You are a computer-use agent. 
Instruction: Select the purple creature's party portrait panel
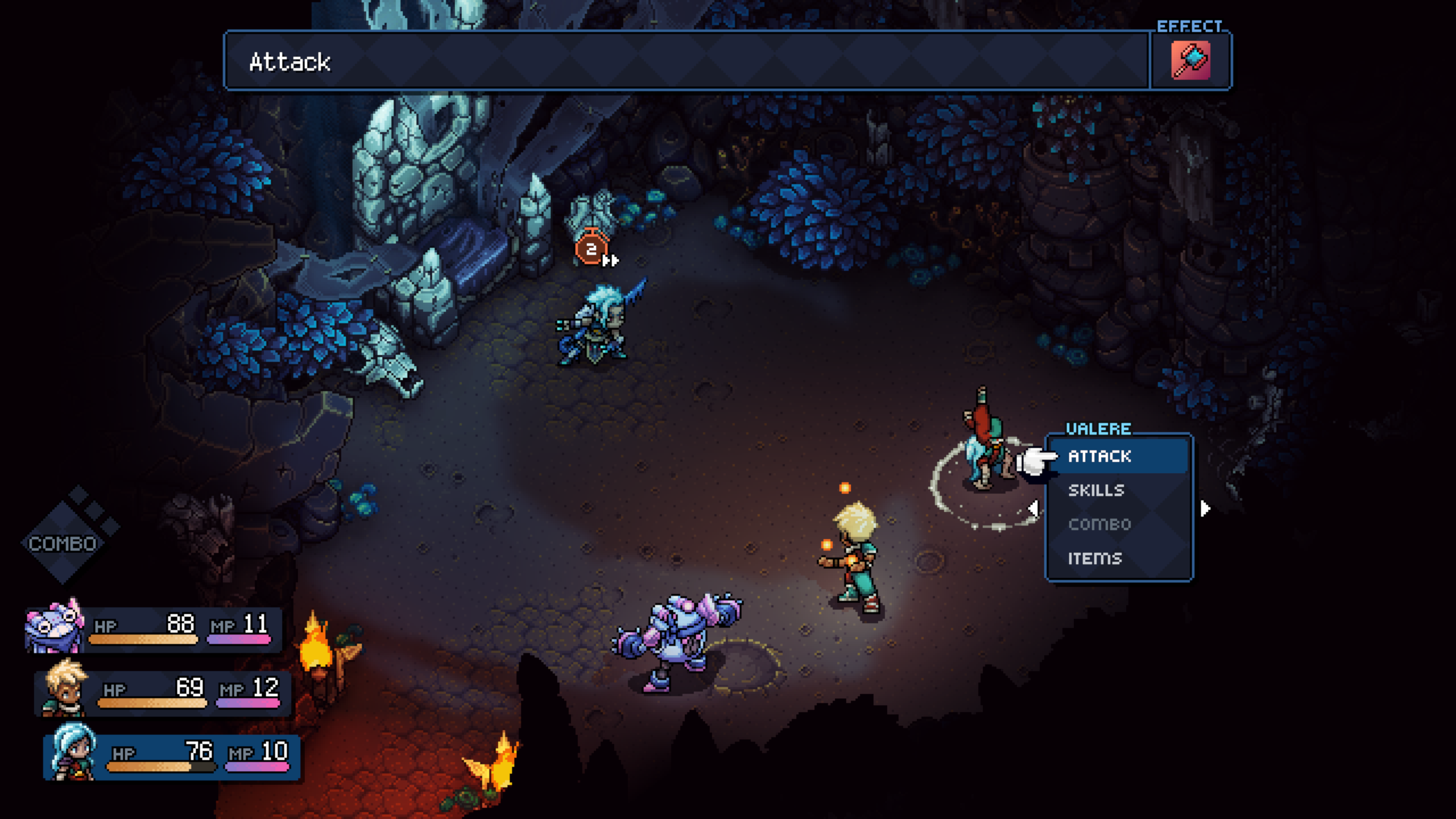[x=154, y=628]
